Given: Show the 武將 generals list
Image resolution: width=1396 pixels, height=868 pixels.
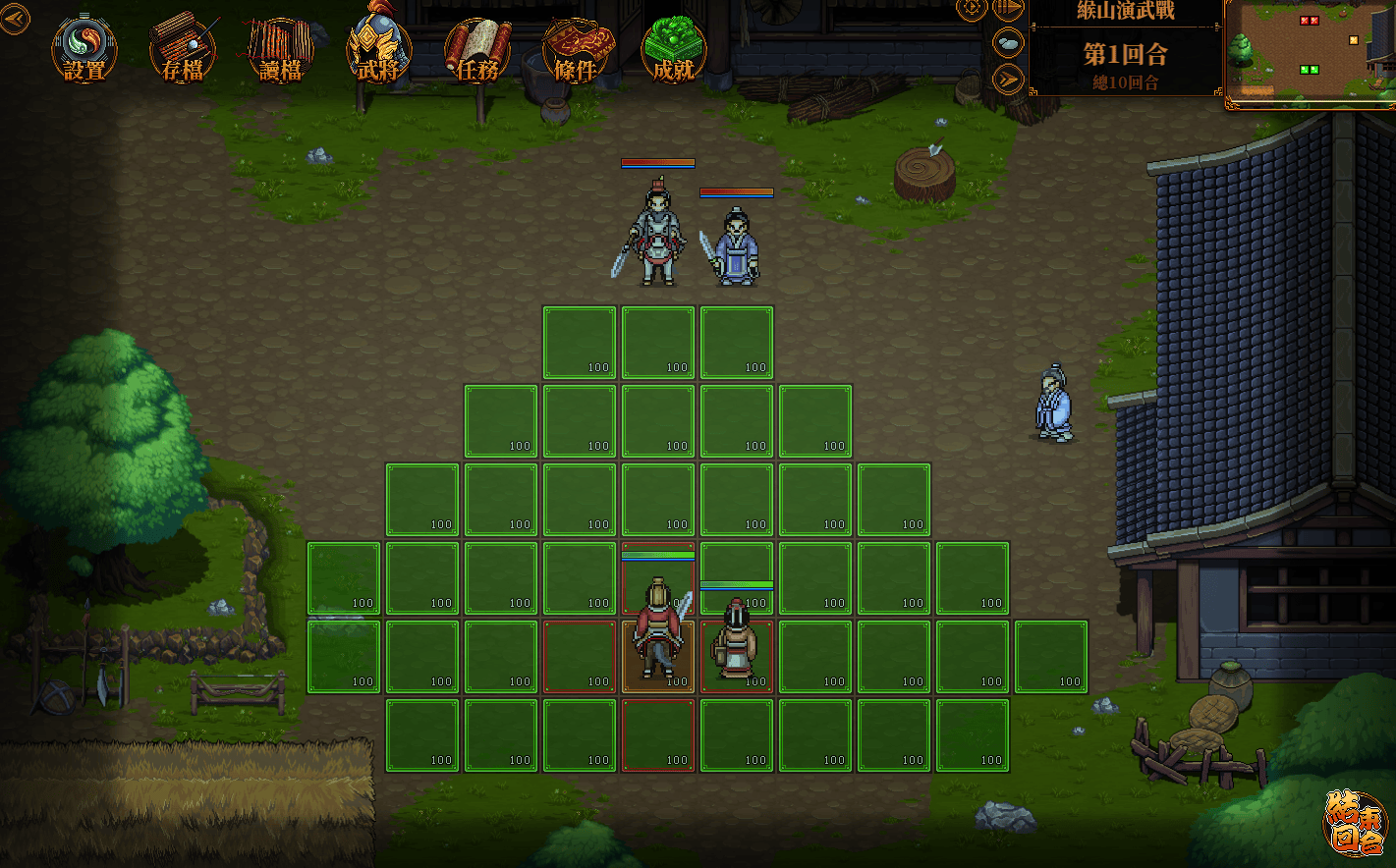Looking at the screenshot, I should point(378,51).
